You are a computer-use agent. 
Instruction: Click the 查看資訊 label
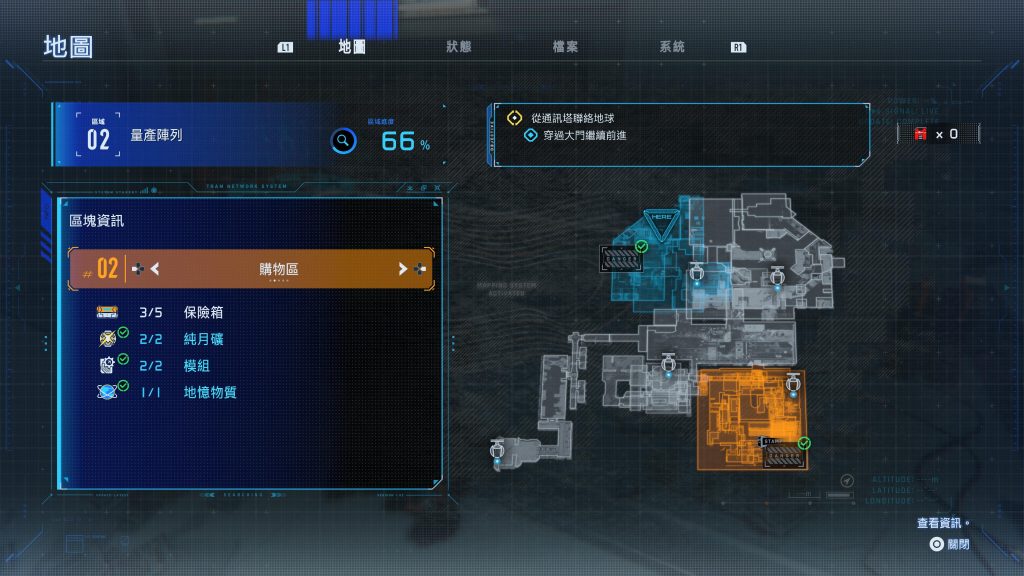click(x=941, y=523)
